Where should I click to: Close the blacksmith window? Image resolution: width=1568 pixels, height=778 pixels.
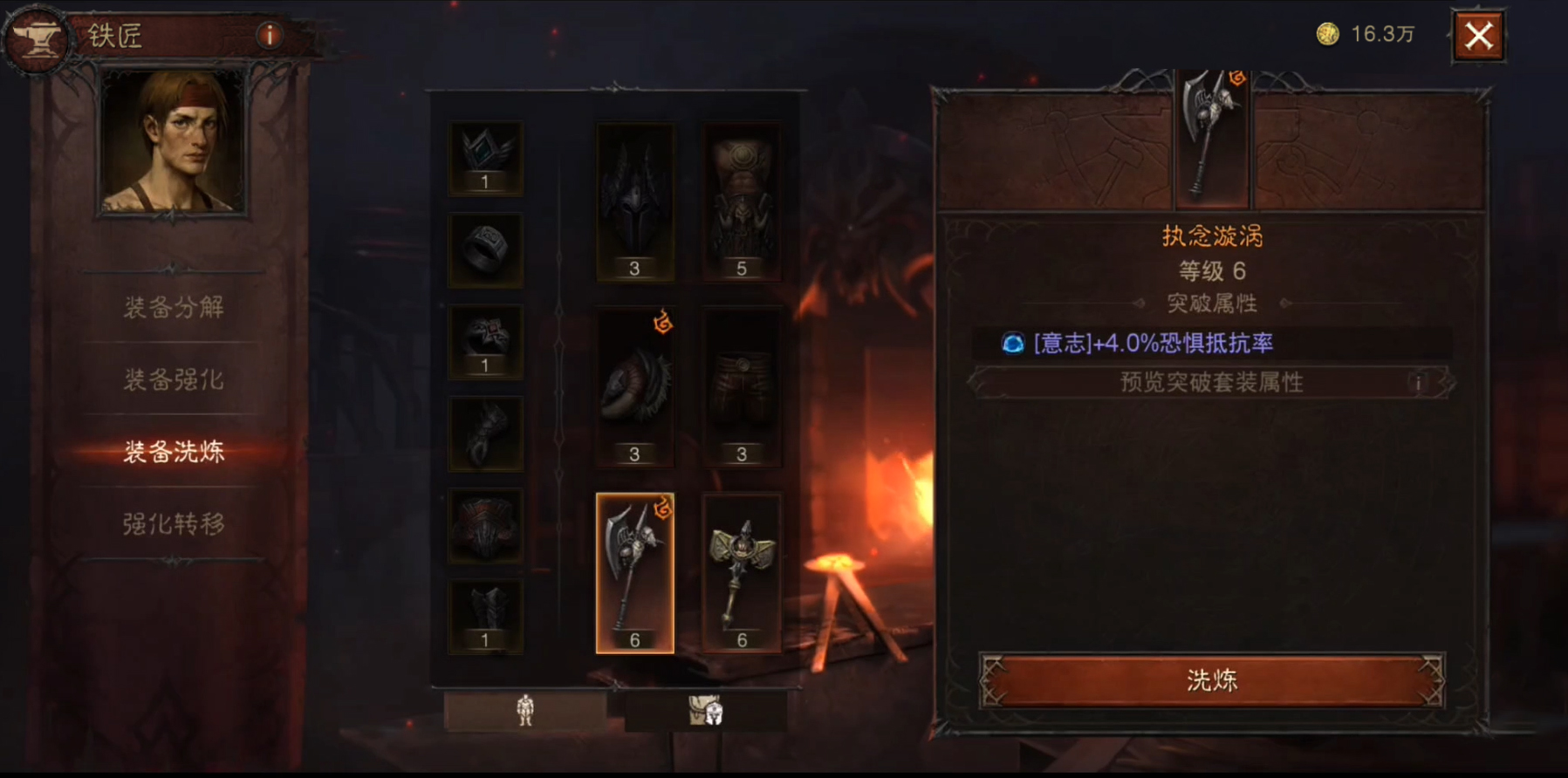tap(1478, 37)
